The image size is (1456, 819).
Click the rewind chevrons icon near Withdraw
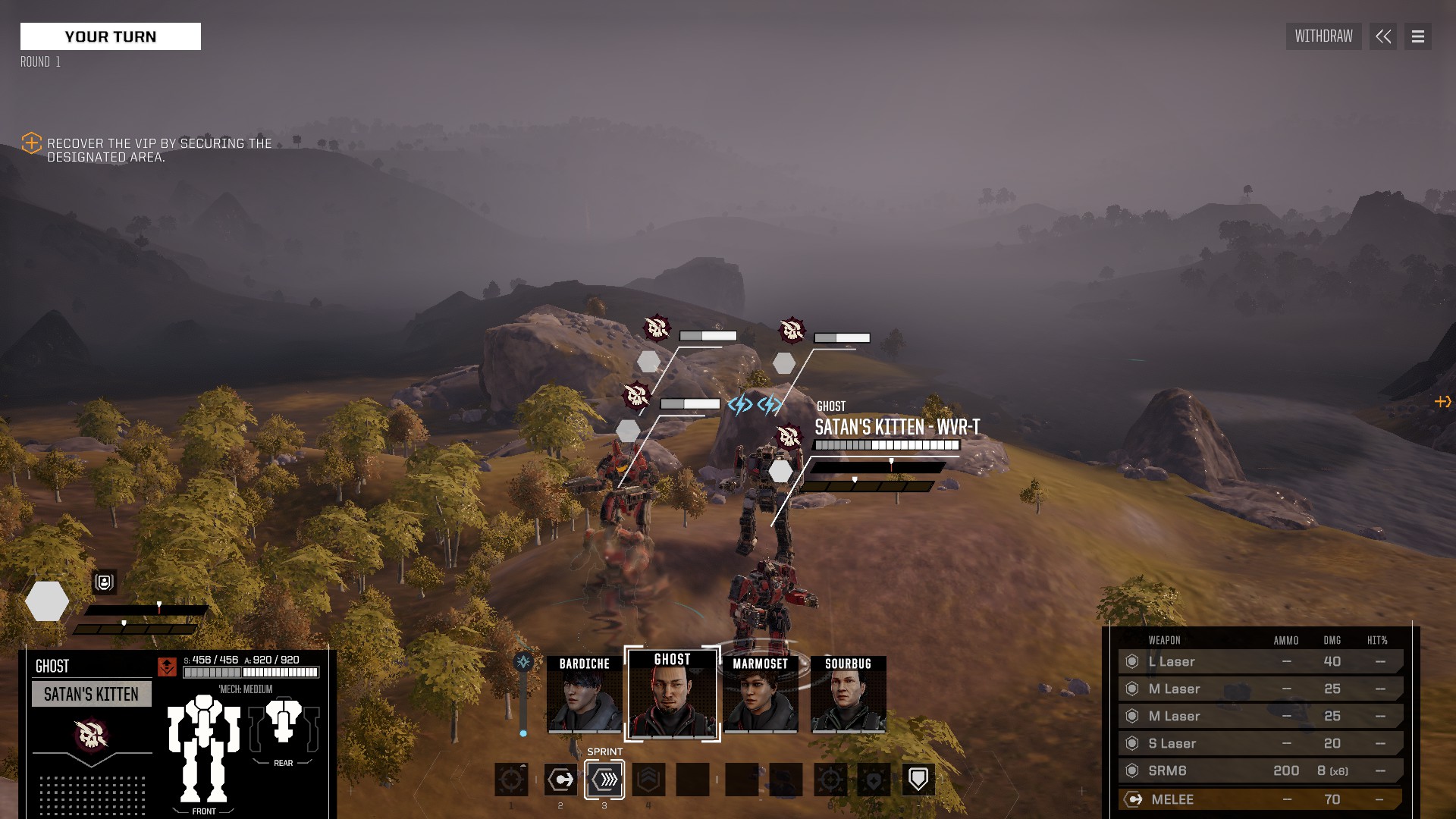tap(1383, 36)
